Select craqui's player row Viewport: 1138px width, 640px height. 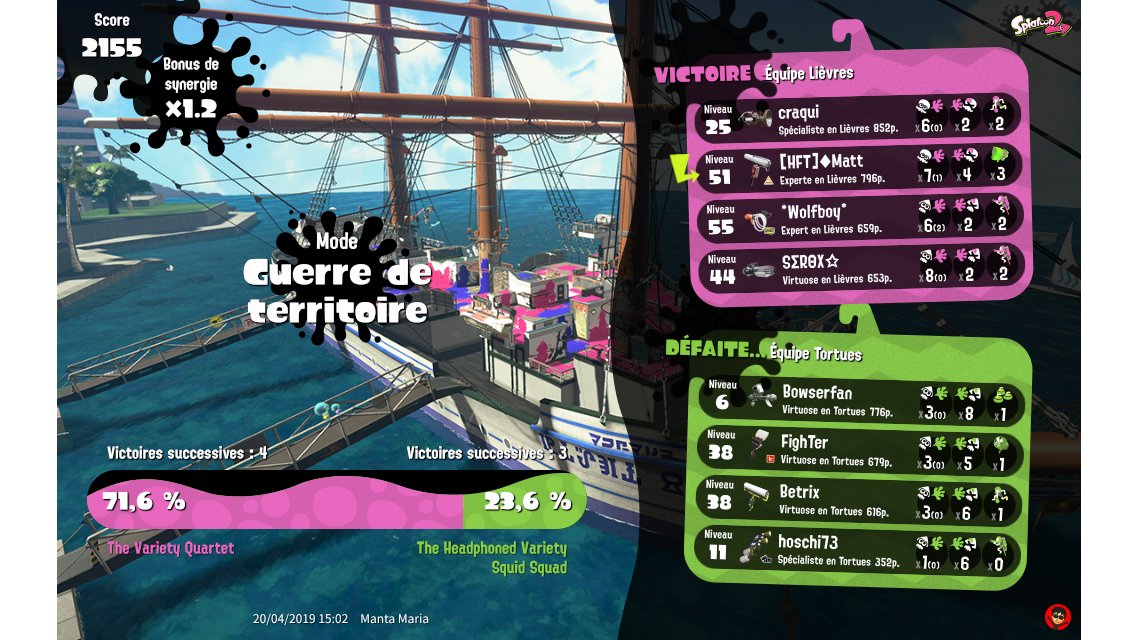[860, 120]
